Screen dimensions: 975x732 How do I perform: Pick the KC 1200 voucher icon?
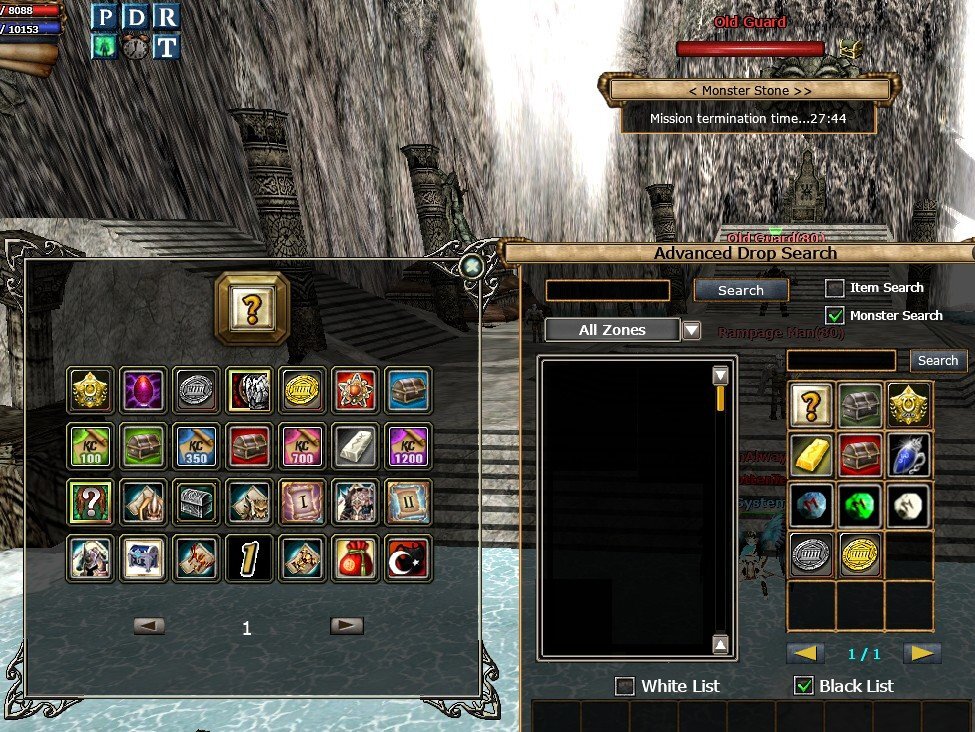[x=408, y=445]
